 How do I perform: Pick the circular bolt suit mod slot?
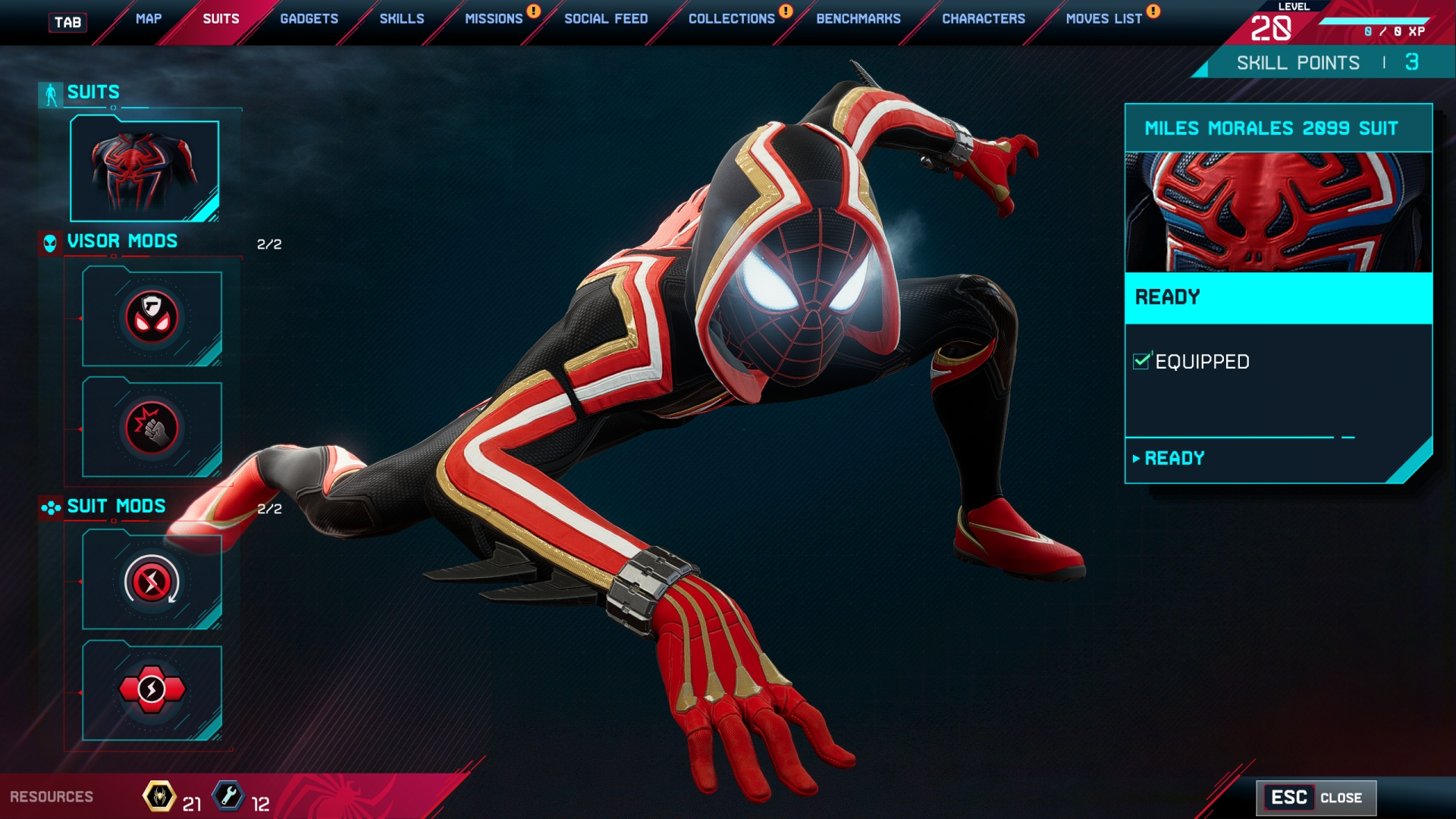[x=152, y=582]
